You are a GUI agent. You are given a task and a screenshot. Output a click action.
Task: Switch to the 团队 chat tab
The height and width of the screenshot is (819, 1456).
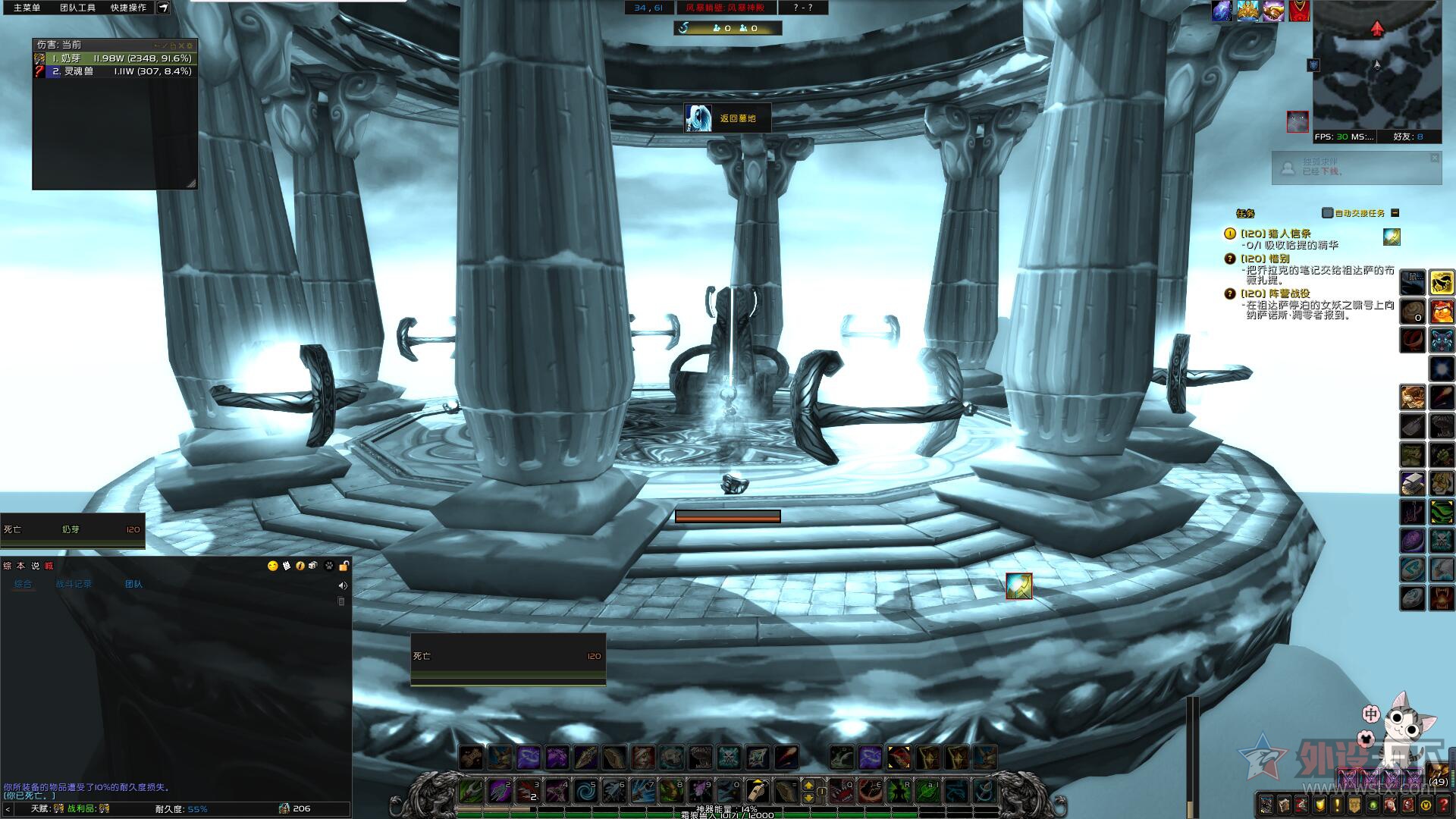tap(133, 584)
